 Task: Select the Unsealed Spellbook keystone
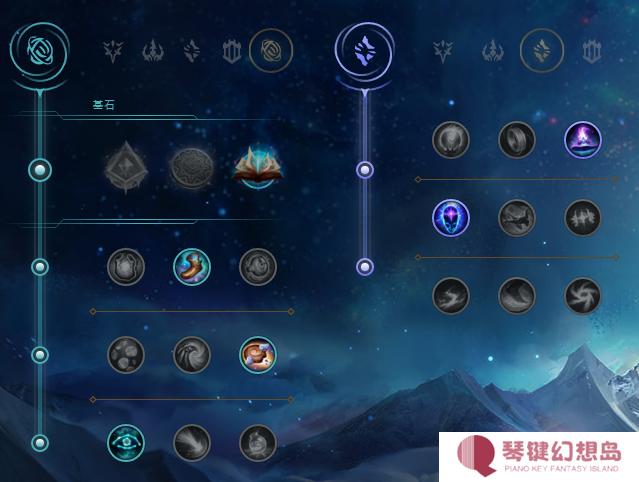(259, 168)
